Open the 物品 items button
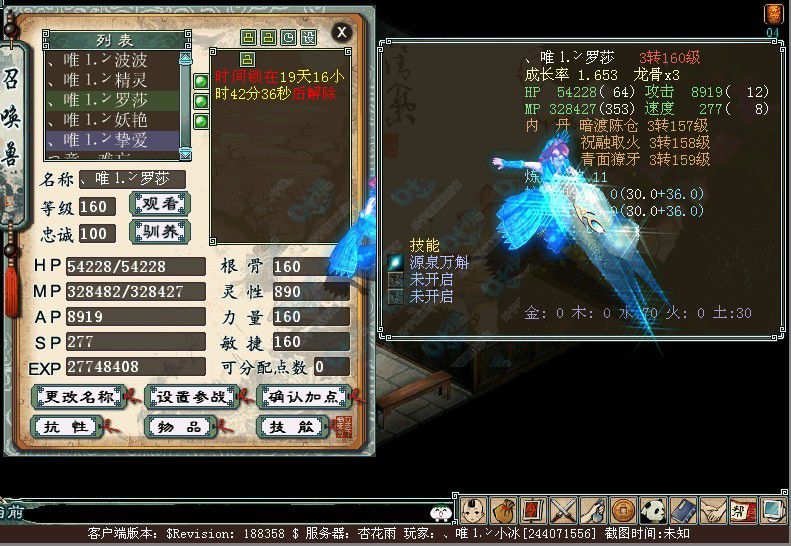This screenshot has height=546, width=791. pyautogui.click(x=184, y=427)
